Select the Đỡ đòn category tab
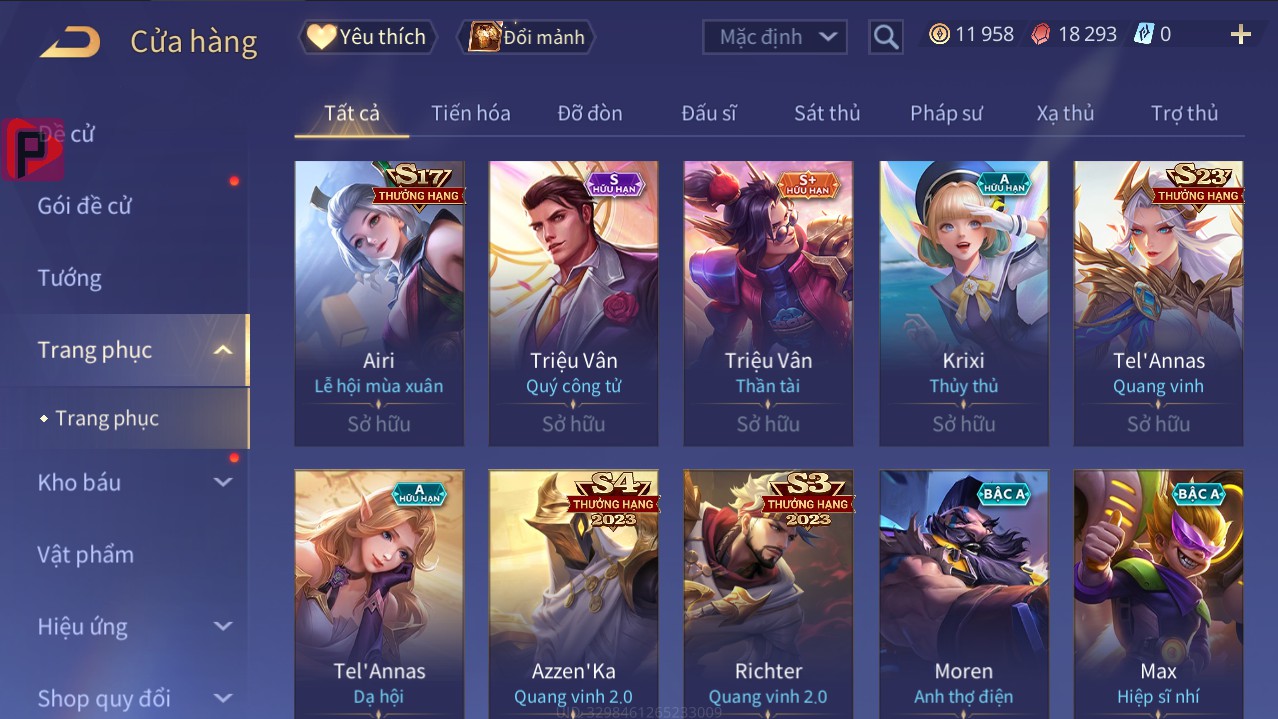Viewport: 1278px width, 719px height. (x=589, y=113)
